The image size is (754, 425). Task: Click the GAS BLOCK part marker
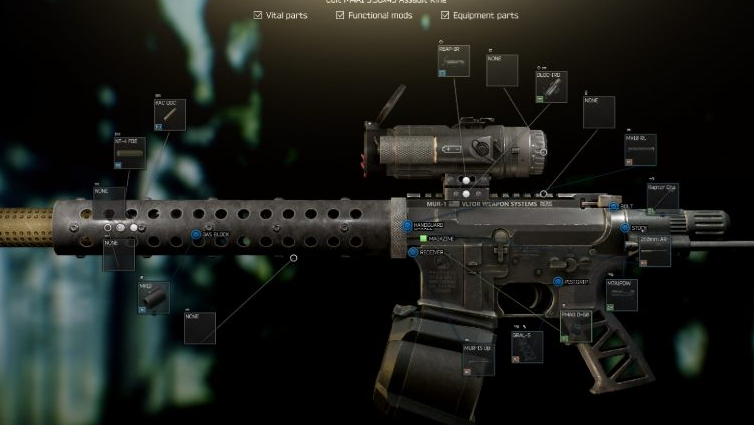[x=196, y=235]
